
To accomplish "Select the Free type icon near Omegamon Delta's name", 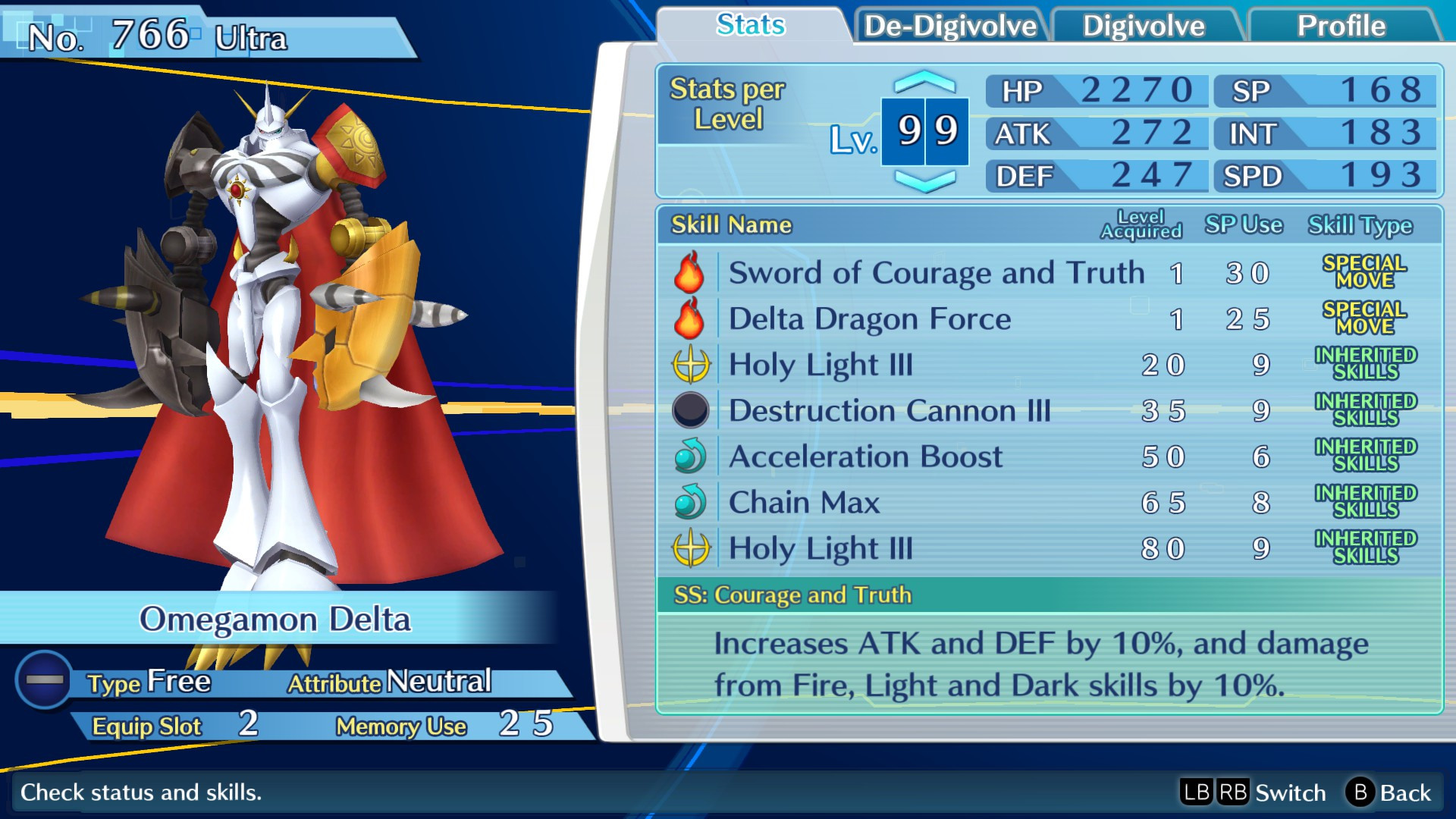I will [43, 681].
